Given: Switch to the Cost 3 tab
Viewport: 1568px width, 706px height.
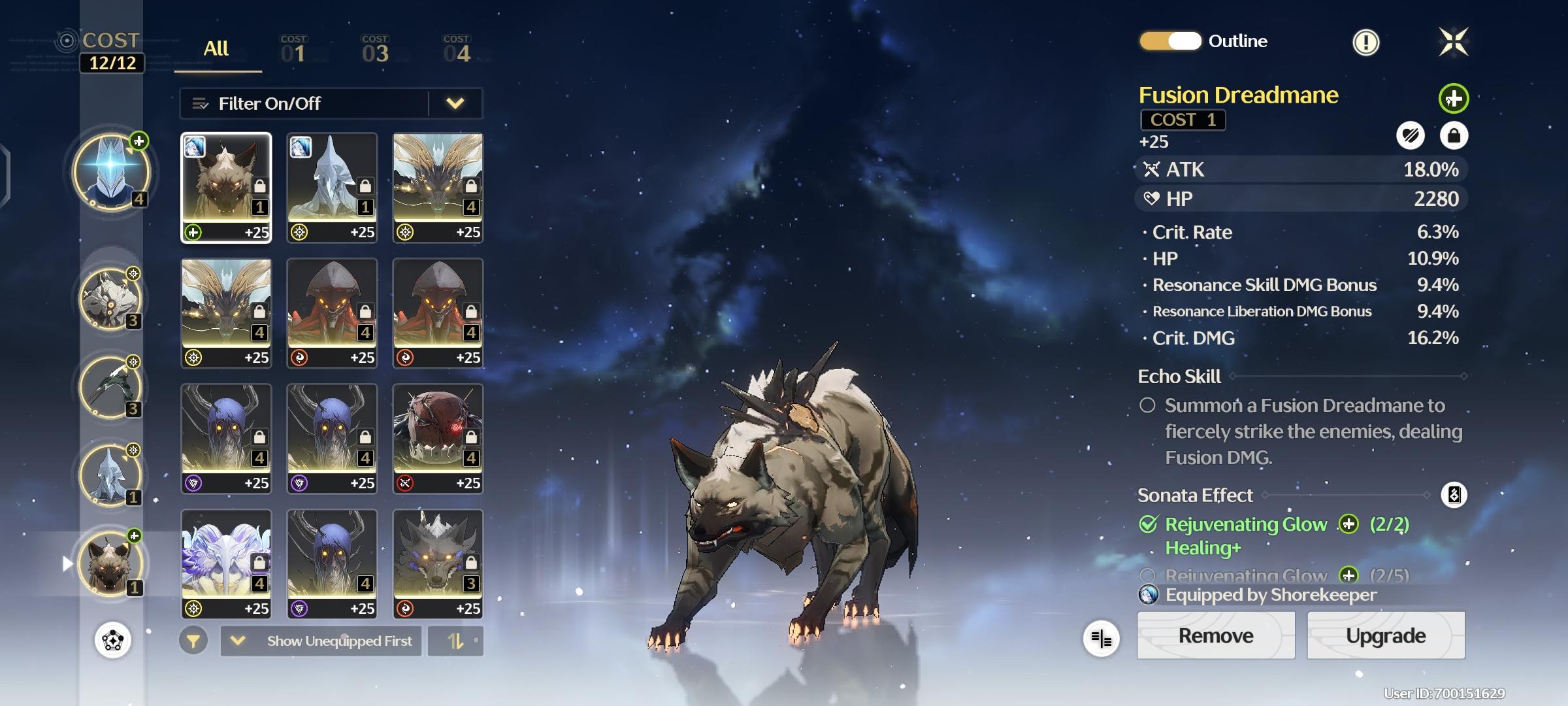Looking at the screenshot, I should 375,50.
